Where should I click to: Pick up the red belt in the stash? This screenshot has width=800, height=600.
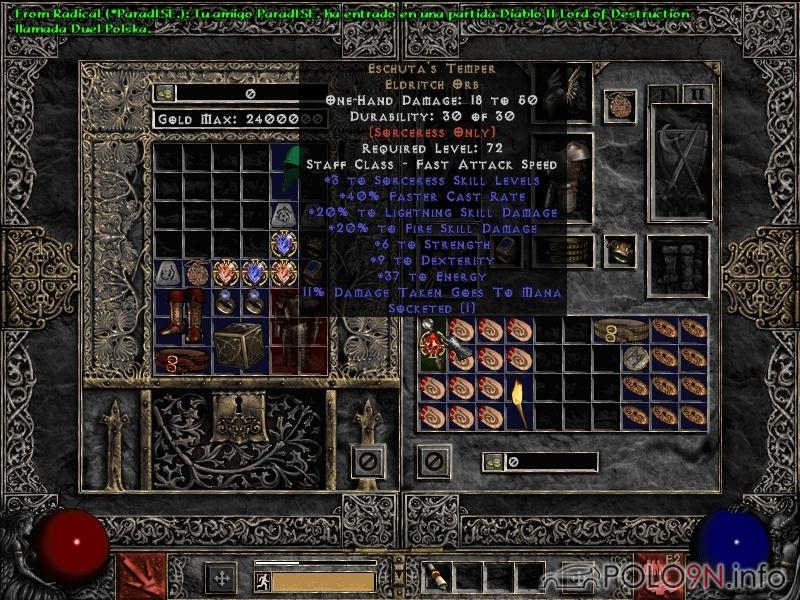click(x=182, y=359)
